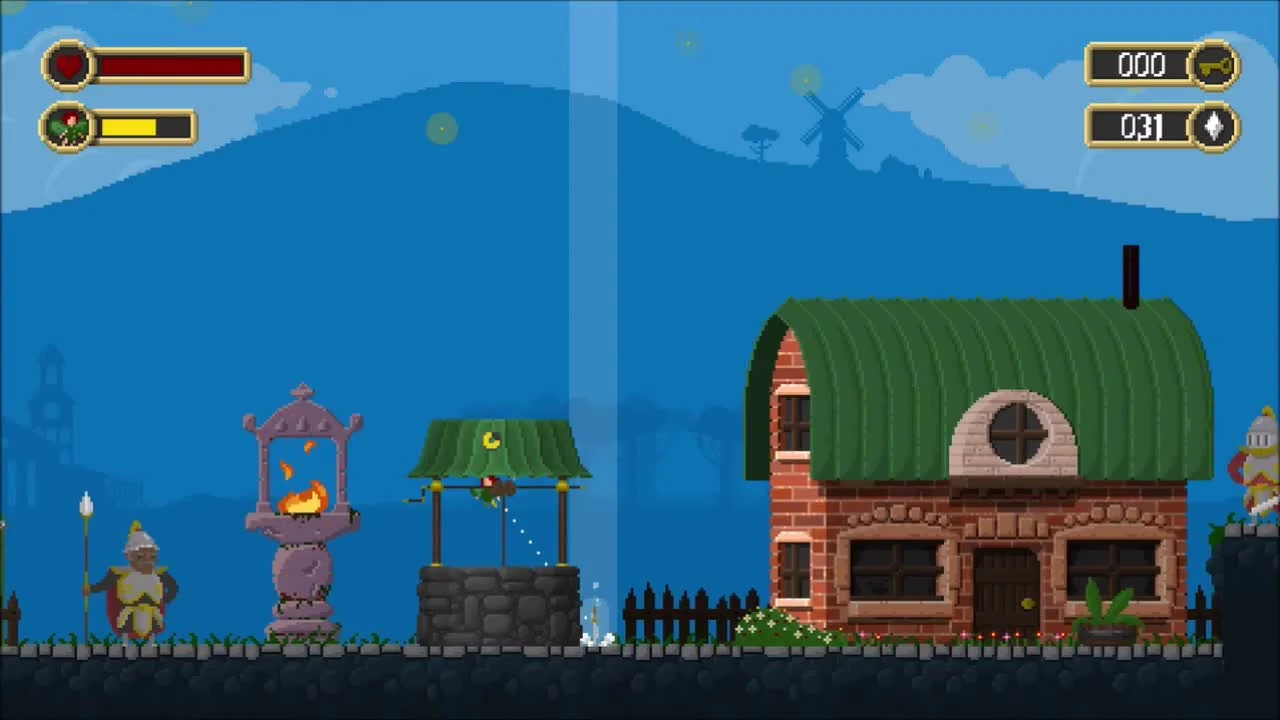The image size is (1280, 720).
Task: Click the golden key icon in the counter
Action: [1216, 64]
